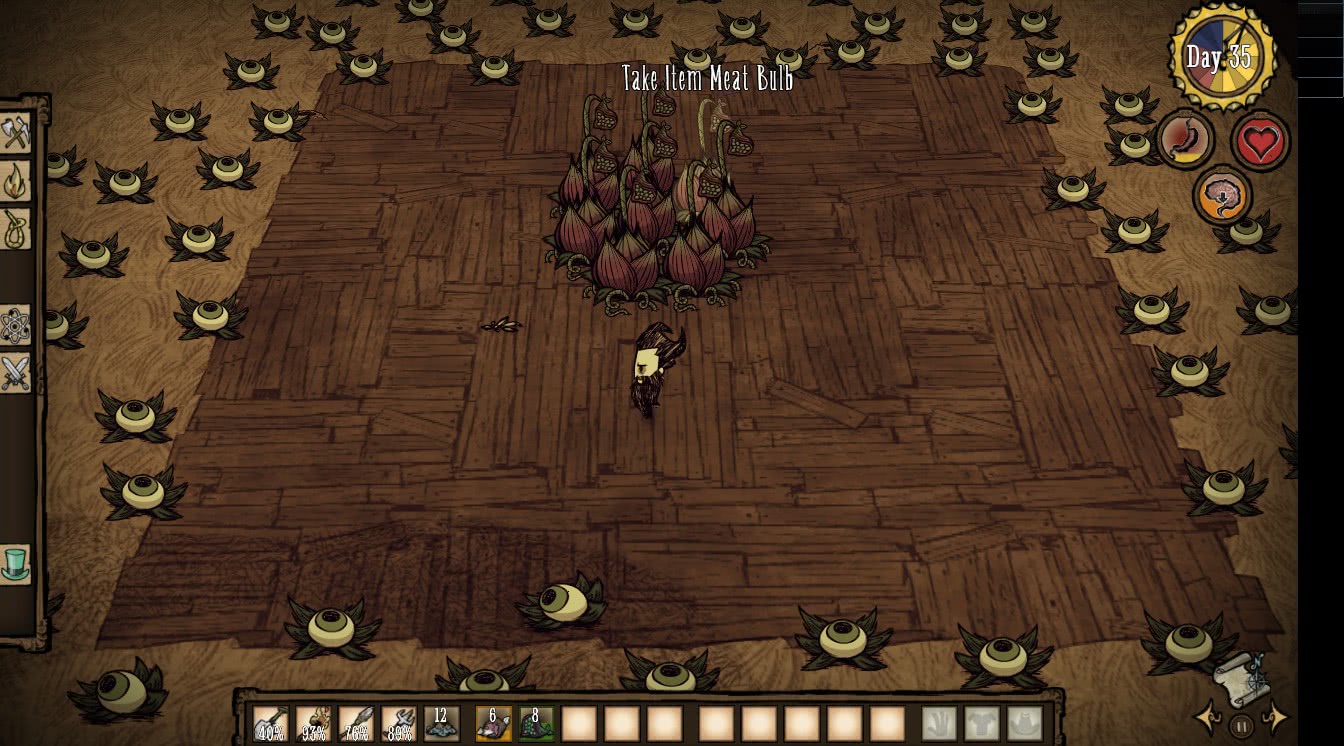Open the map scroll
The height and width of the screenshot is (746, 1344).
pos(1242,678)
